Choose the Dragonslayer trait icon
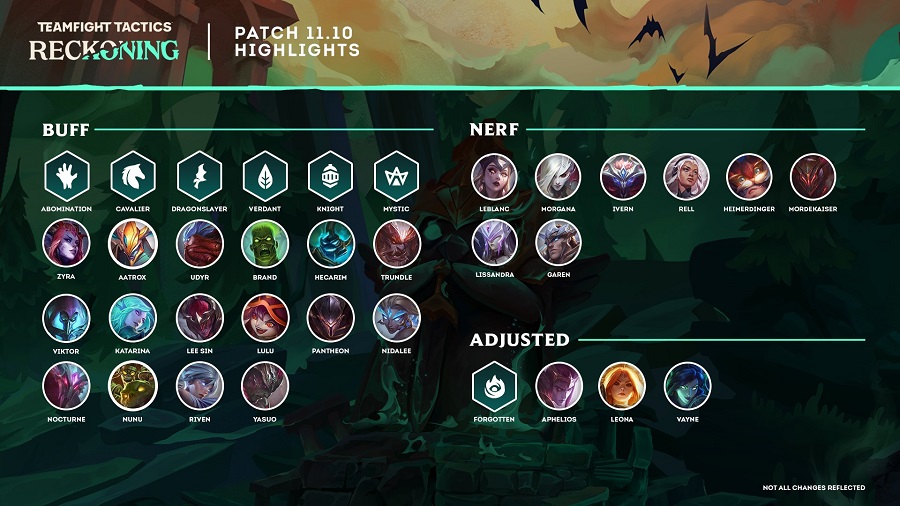This screenshot has height=506, width=900. click(199, 178)
